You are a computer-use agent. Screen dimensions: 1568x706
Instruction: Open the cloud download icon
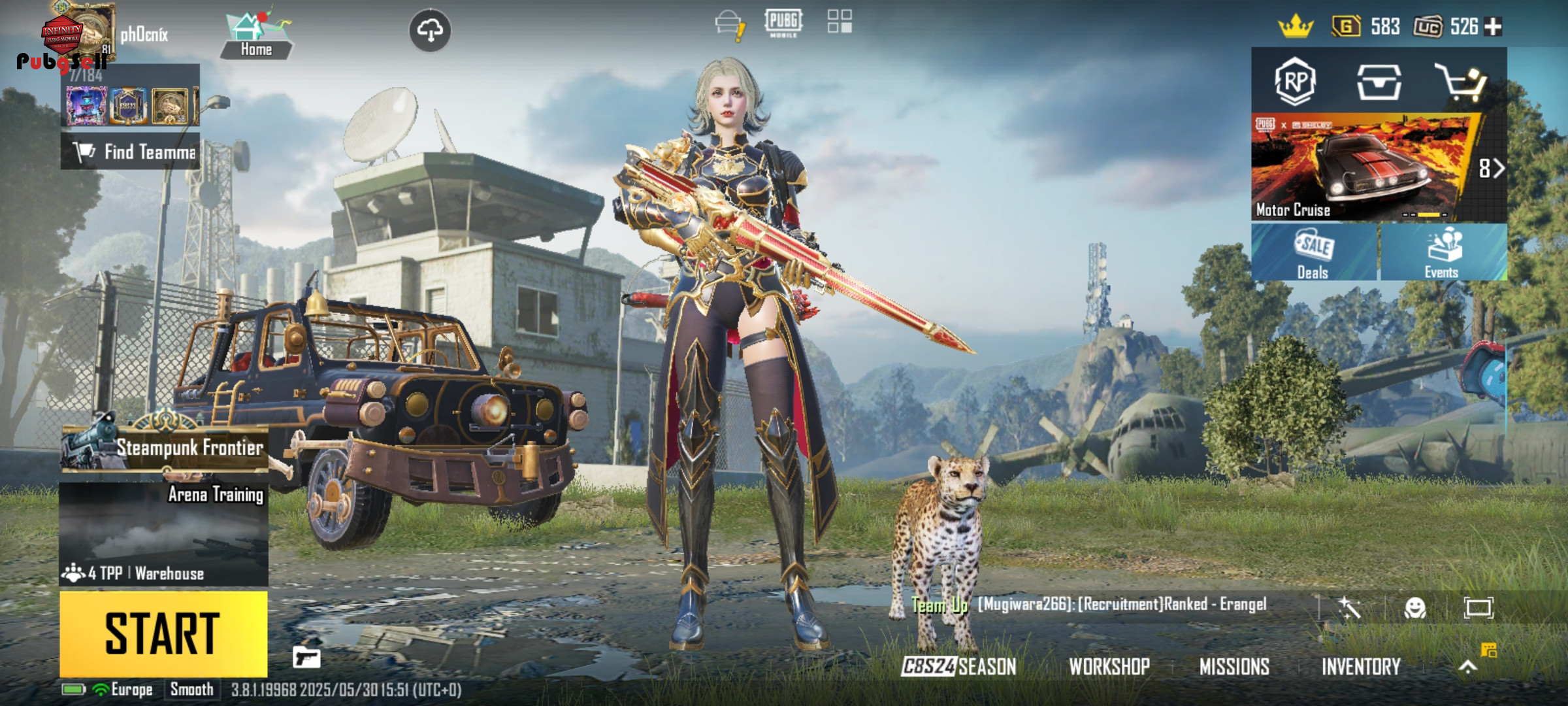(x=430, y=30)
